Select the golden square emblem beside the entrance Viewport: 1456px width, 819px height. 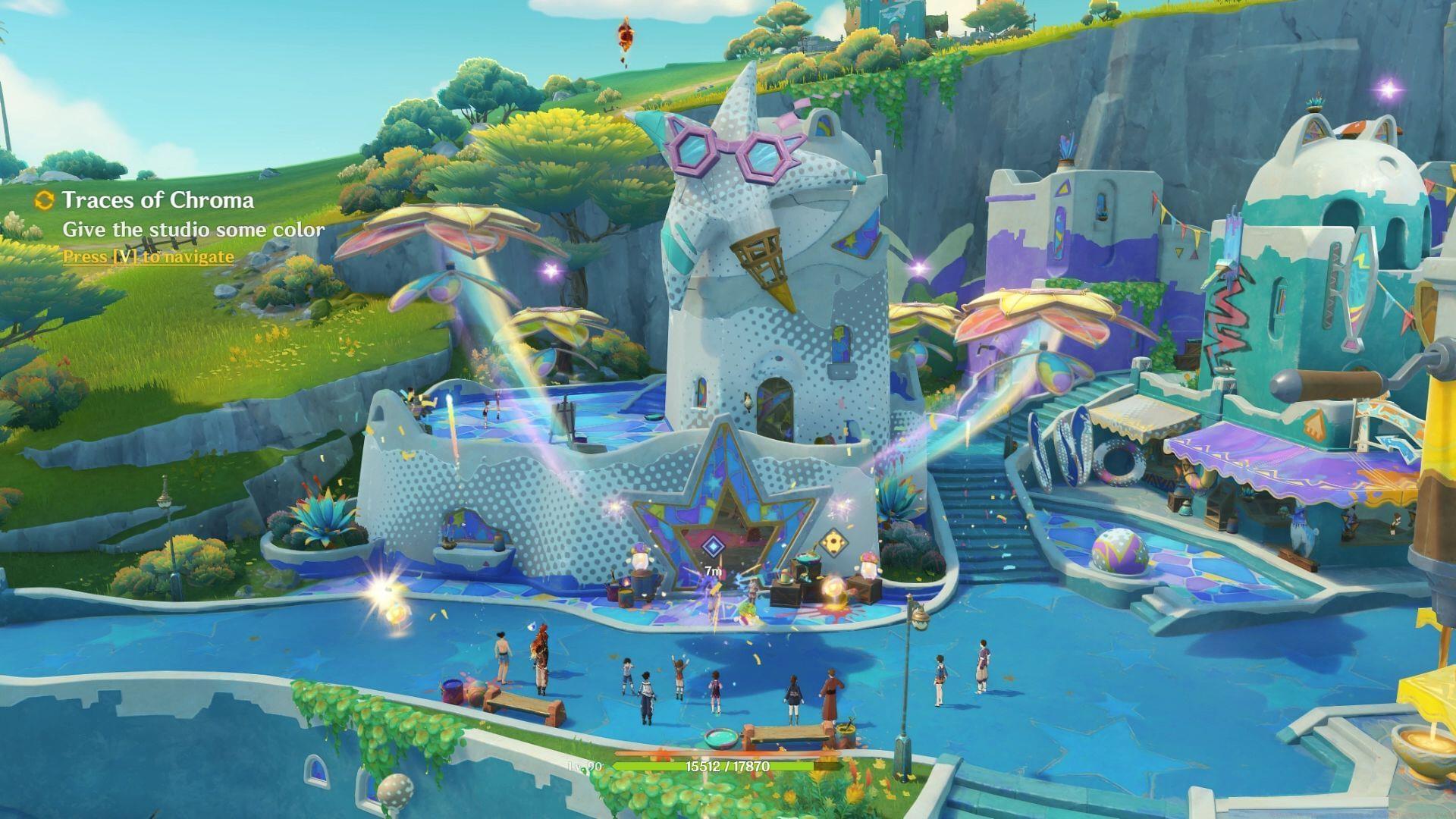(x=834, y=543)
